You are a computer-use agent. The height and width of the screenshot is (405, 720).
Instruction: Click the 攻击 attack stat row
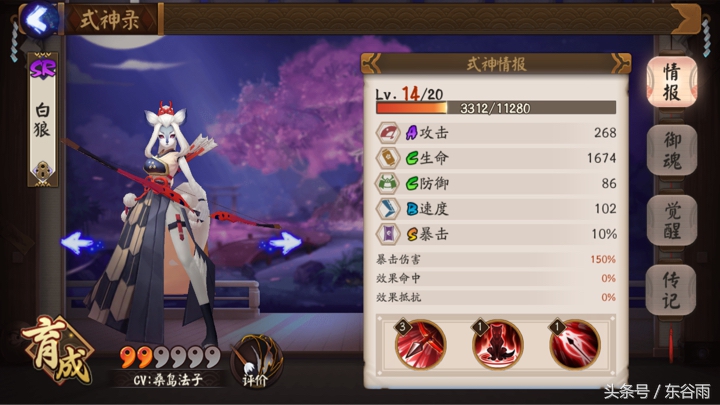[x=496, y=132]
